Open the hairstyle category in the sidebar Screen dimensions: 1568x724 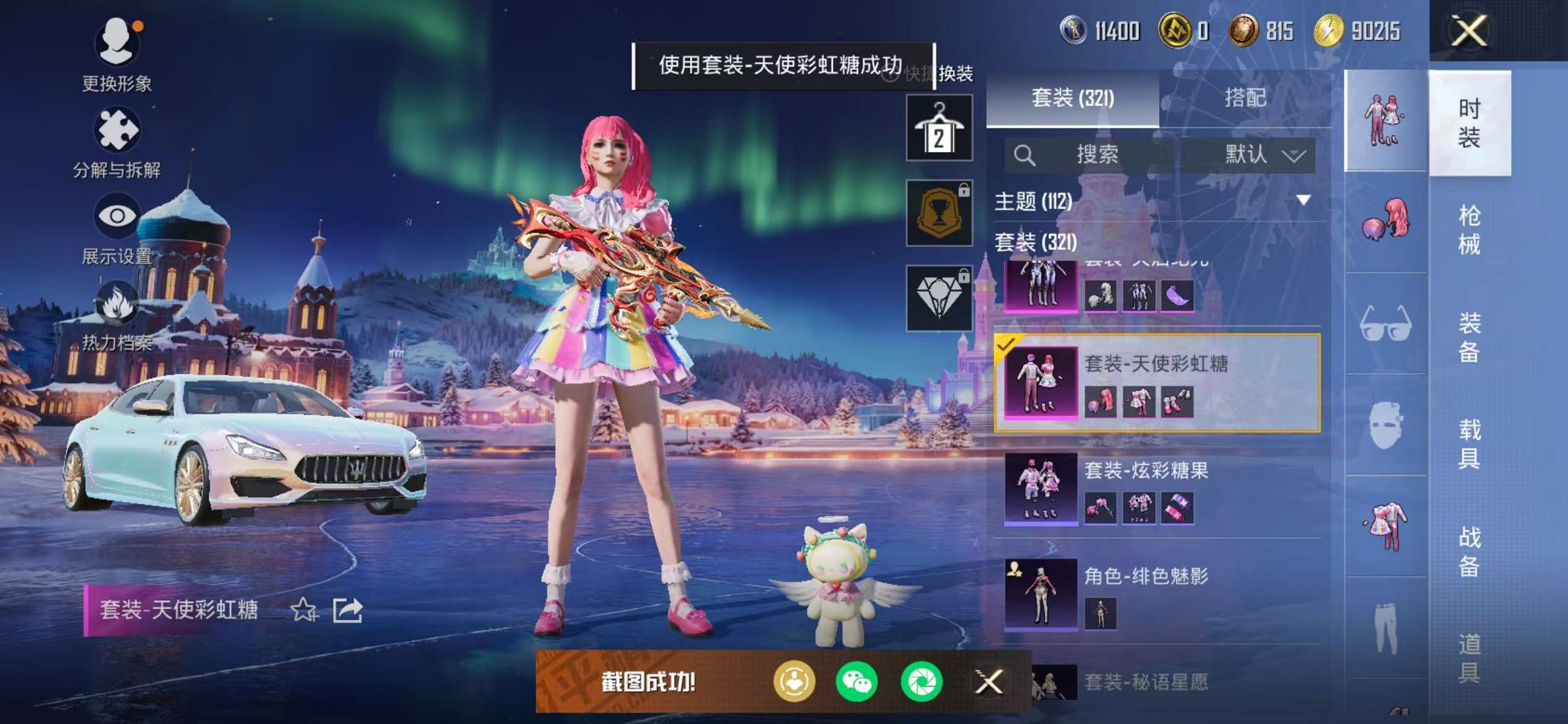click(1386, 219)
